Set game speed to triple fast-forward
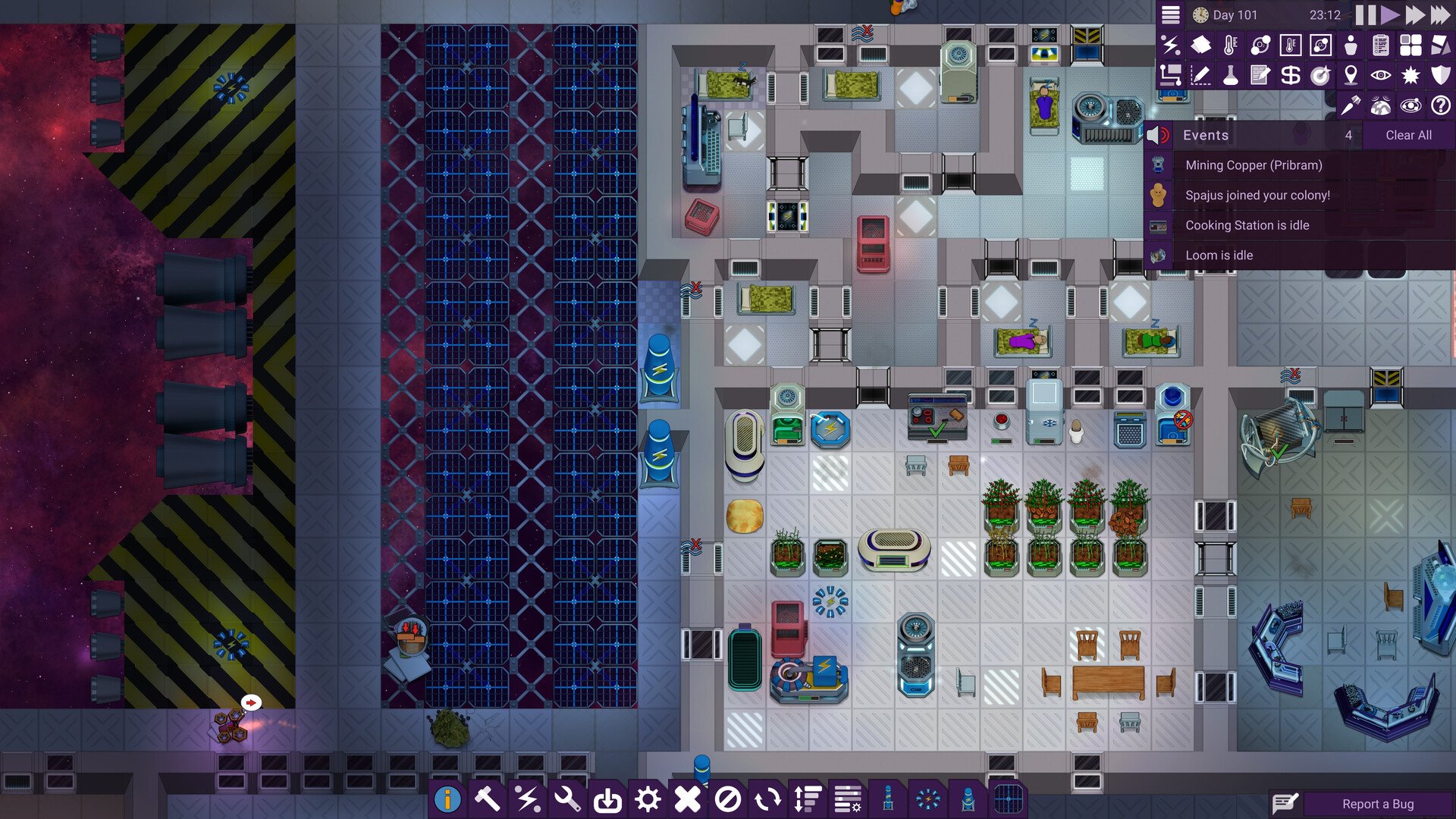1456x819 pixels. tap(1440, 15)
